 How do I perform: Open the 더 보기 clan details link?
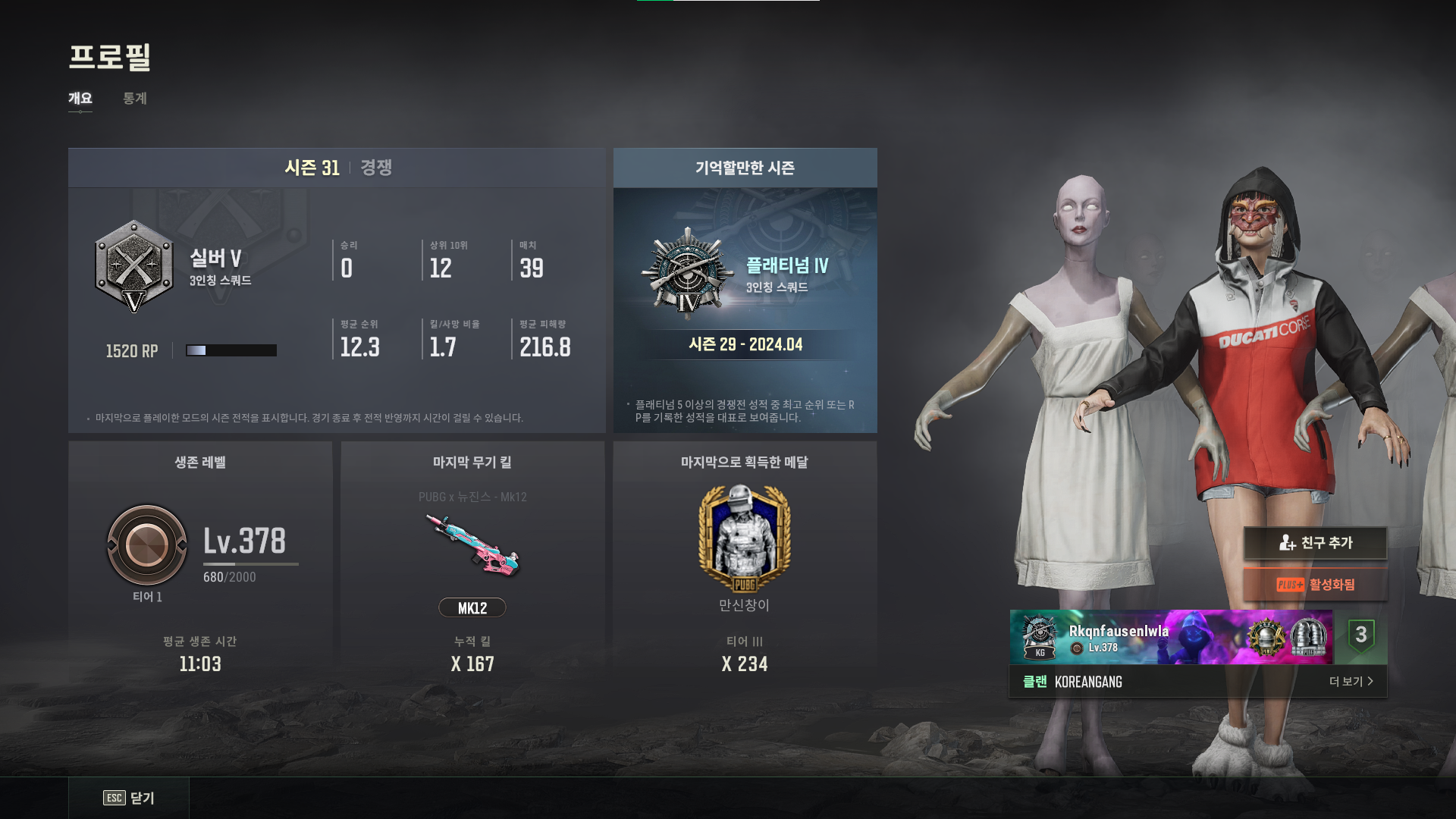coord(1351,682)
